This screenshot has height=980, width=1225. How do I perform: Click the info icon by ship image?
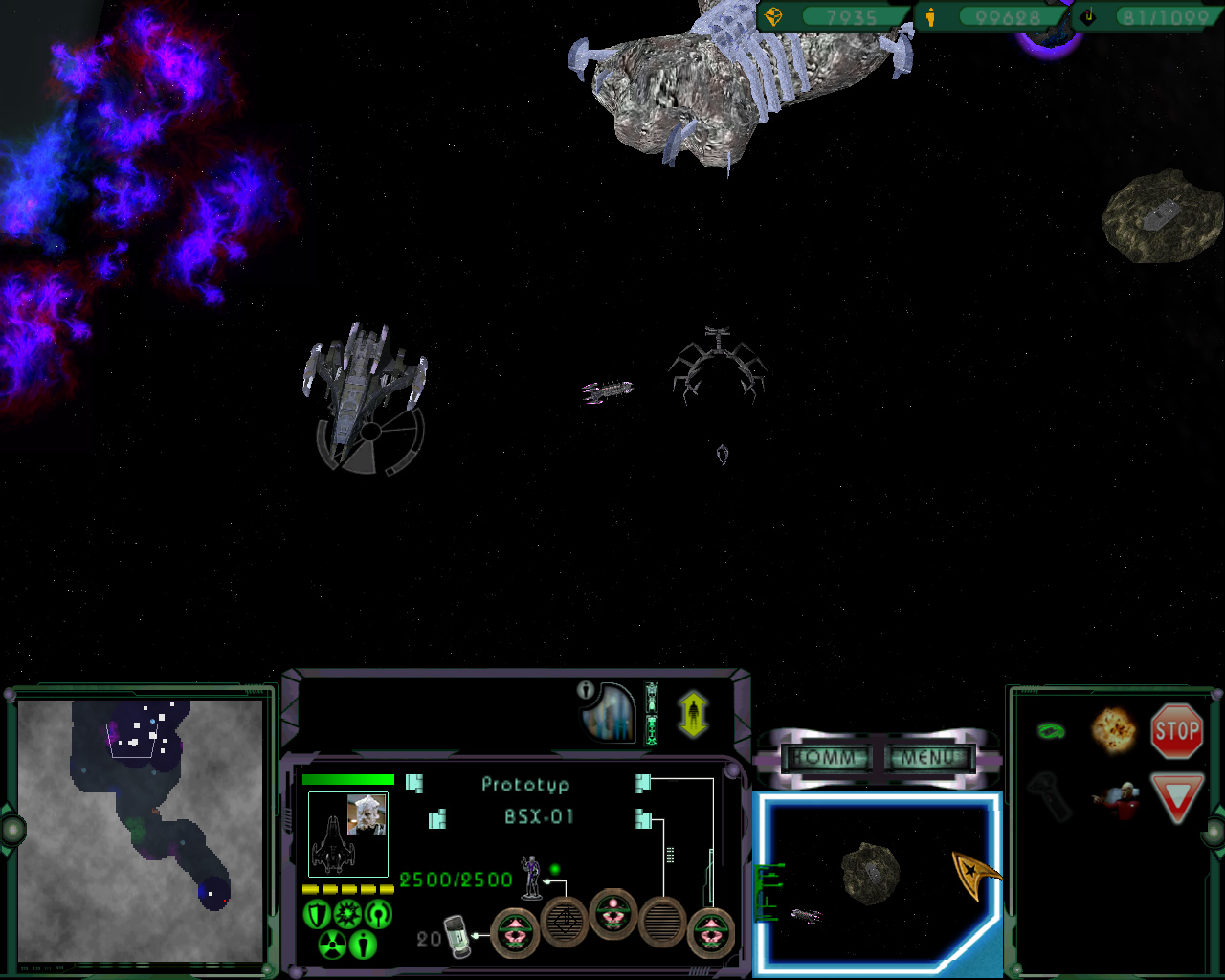tap(586, 690)
